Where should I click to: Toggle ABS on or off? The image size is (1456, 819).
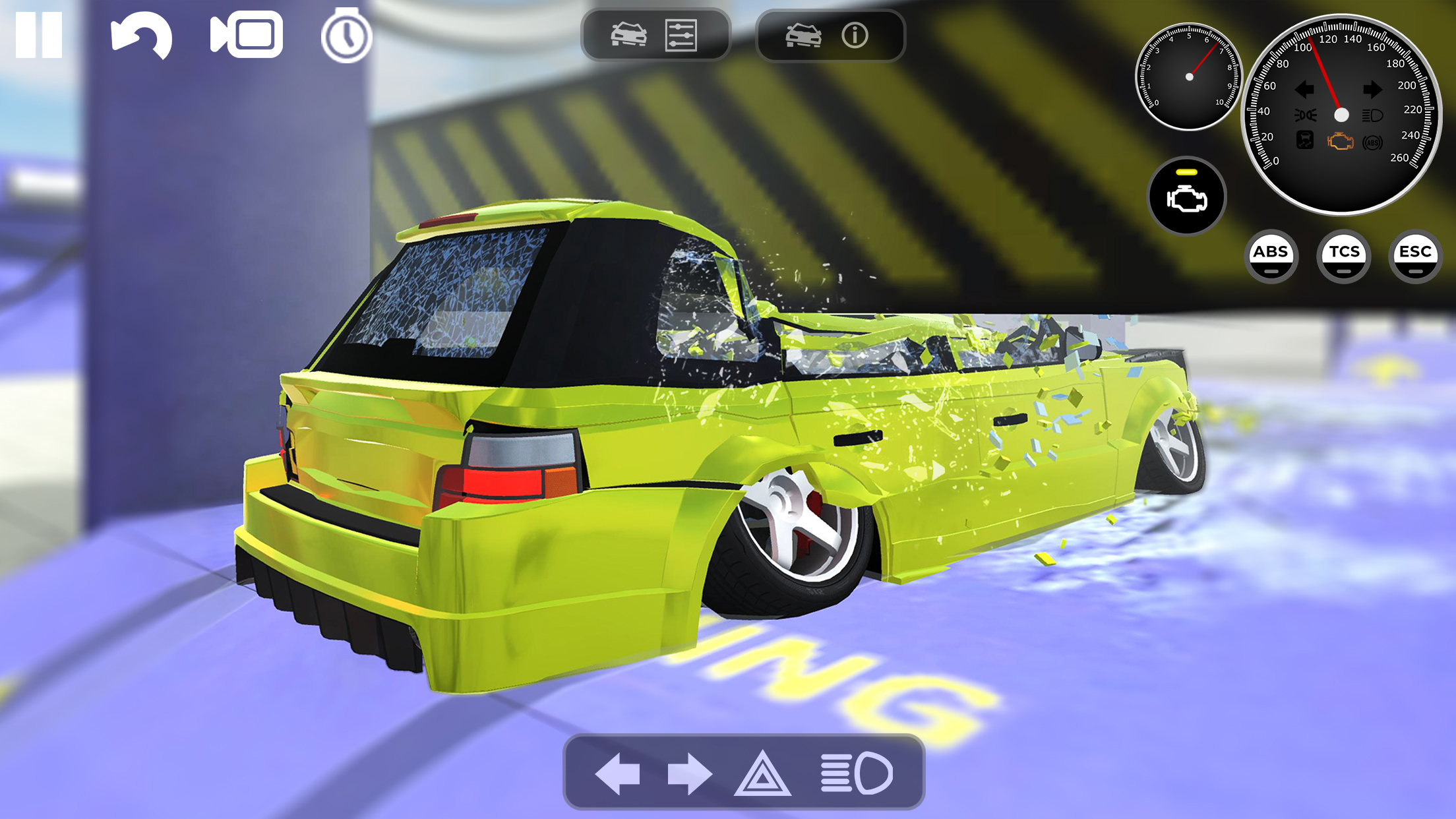[x=1272, y=256]
